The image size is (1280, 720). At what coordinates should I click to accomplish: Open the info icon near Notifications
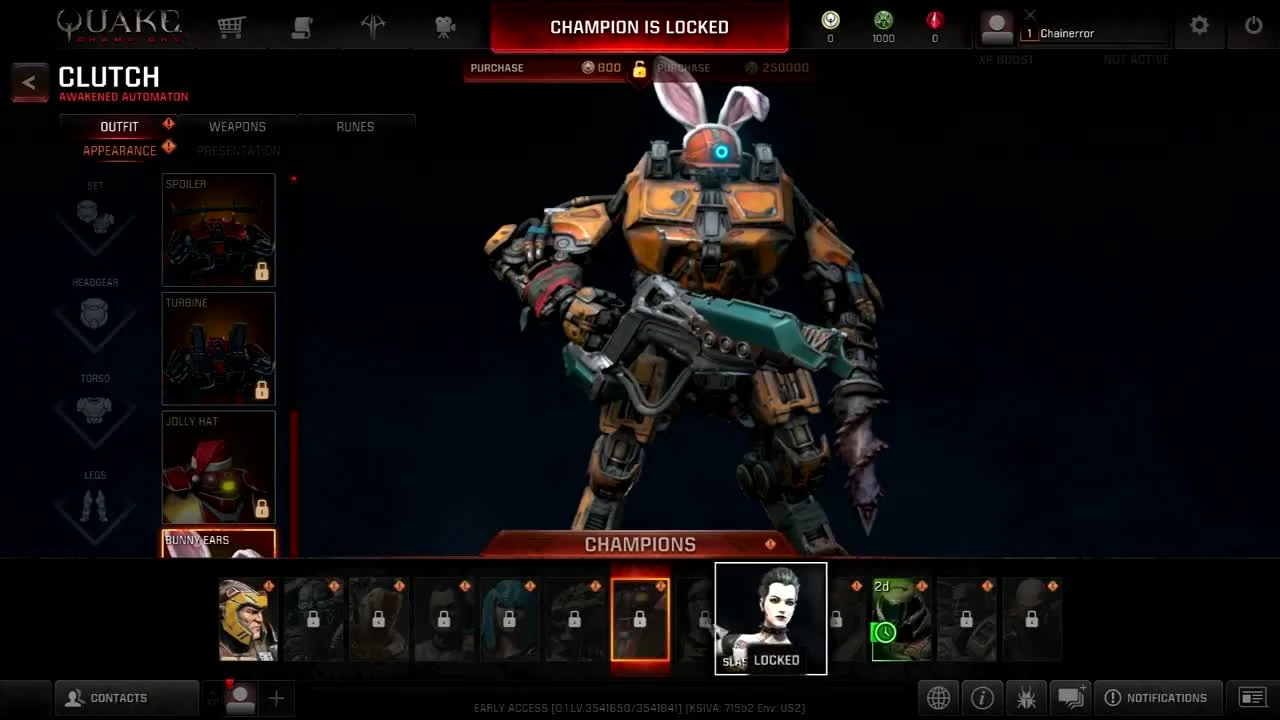pos(982,697)
